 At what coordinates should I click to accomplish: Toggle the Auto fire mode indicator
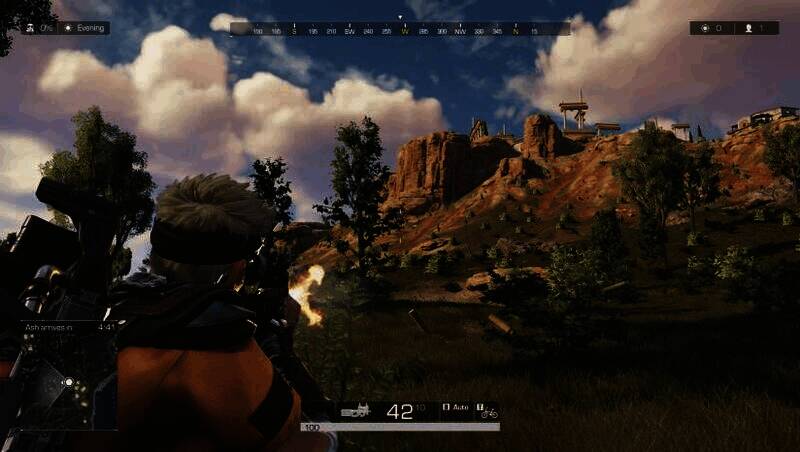[x=456, y=409]
